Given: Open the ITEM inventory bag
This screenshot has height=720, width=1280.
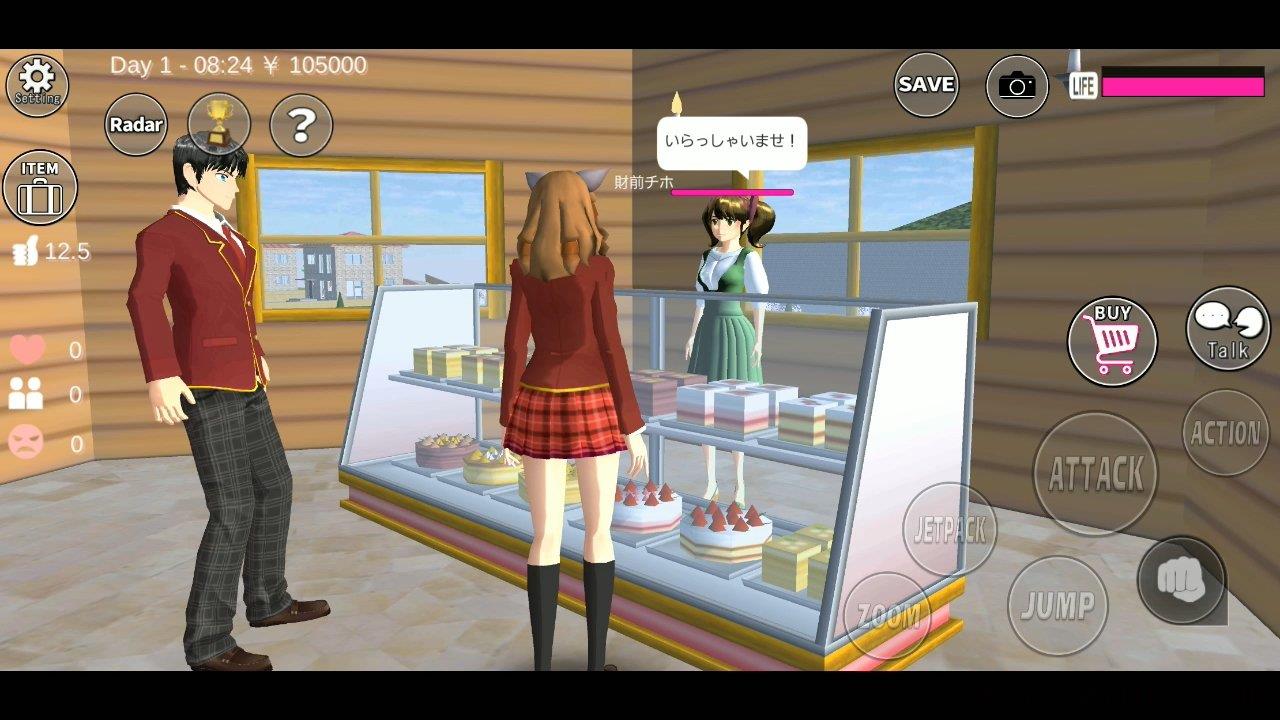Looking at the screenshot, I should [40, 188].
